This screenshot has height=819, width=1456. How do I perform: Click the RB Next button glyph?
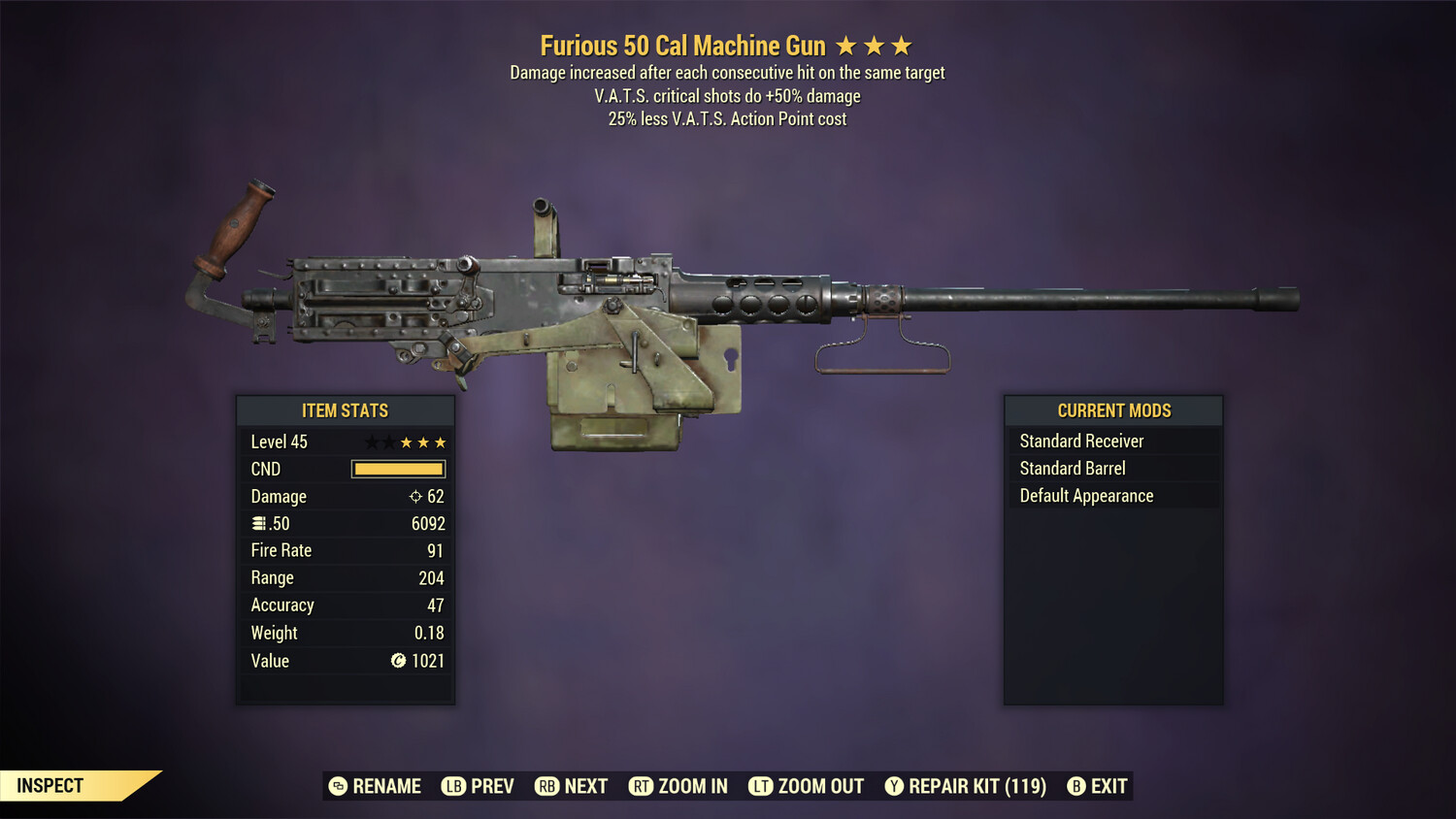click(546, 786)
